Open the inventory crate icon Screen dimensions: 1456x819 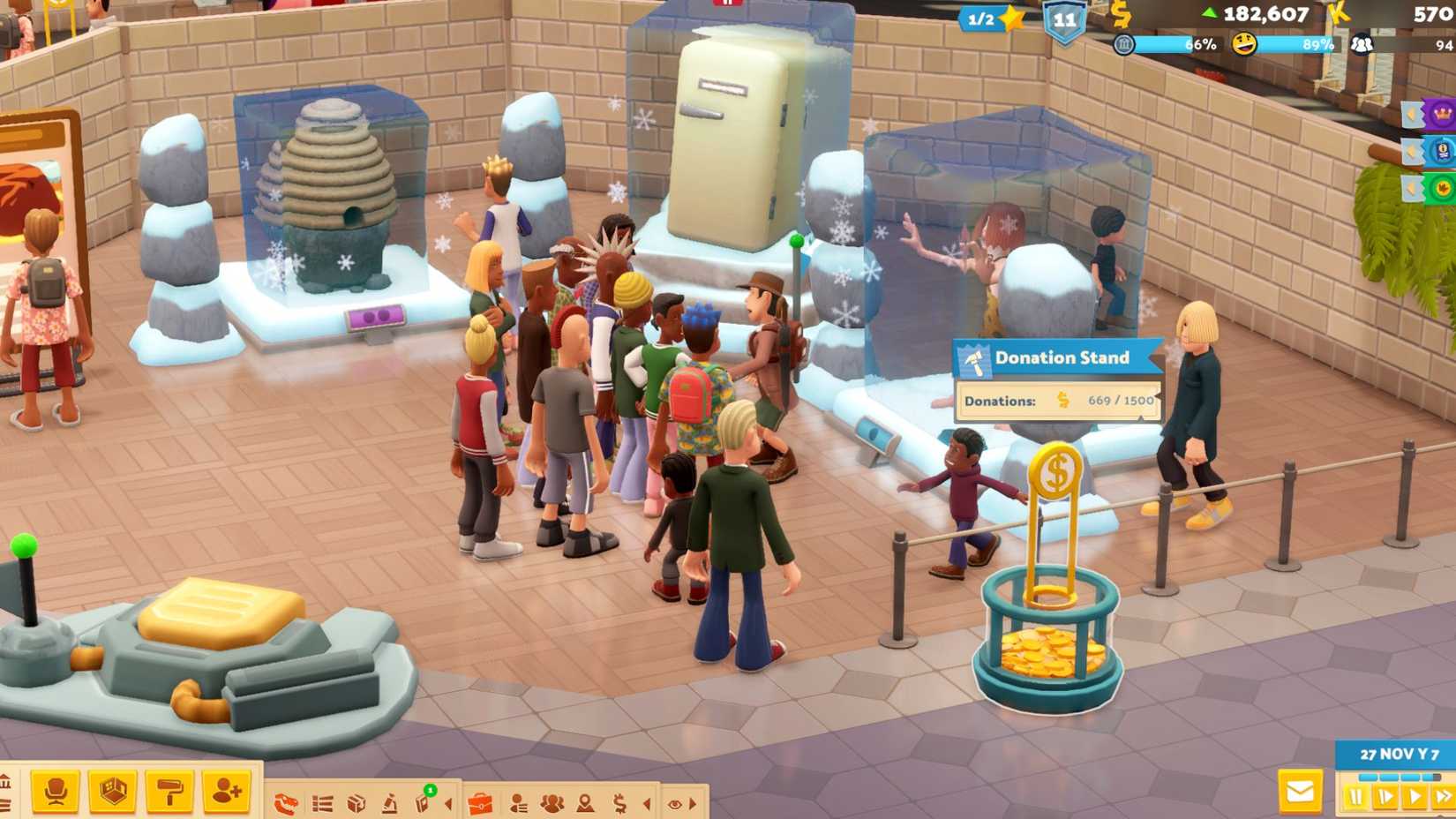(x=356, y=803)
